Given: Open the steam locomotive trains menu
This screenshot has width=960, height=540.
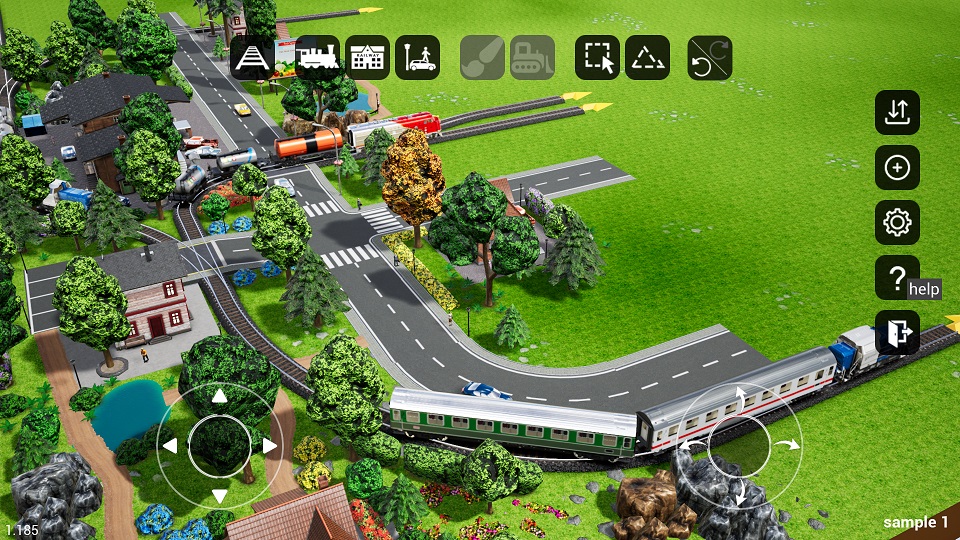Looking at the screenshot, I should [318, 58].
